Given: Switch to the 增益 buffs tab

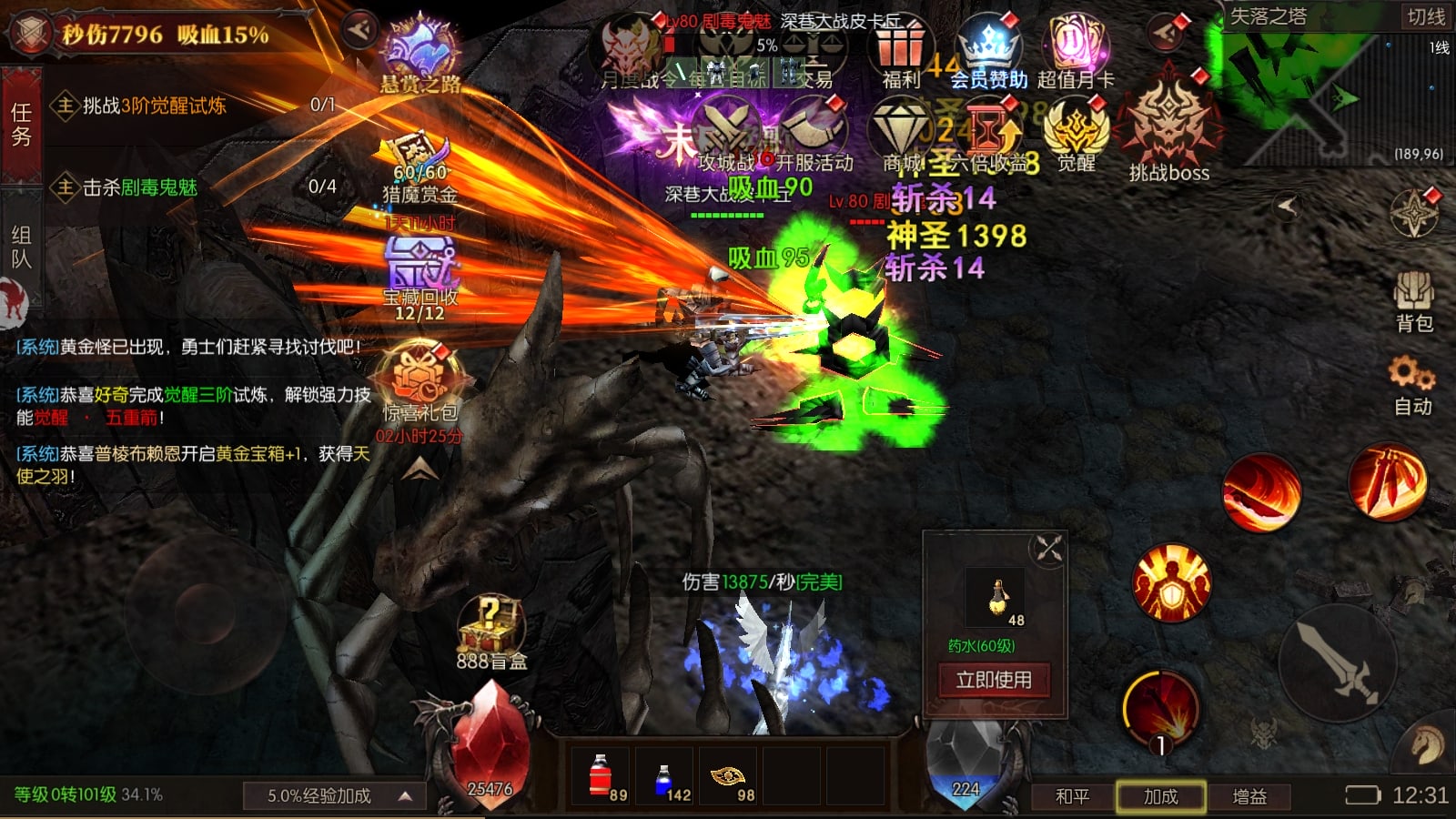Looking at the screenshot, I should pyautogui.click(x=1249, y=796).
